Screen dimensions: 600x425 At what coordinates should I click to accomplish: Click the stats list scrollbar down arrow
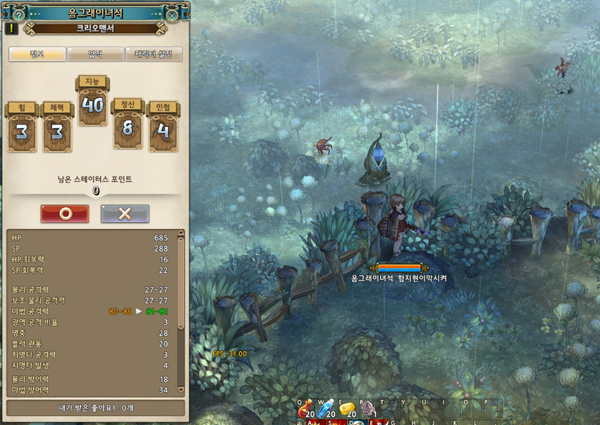point(181,390)
